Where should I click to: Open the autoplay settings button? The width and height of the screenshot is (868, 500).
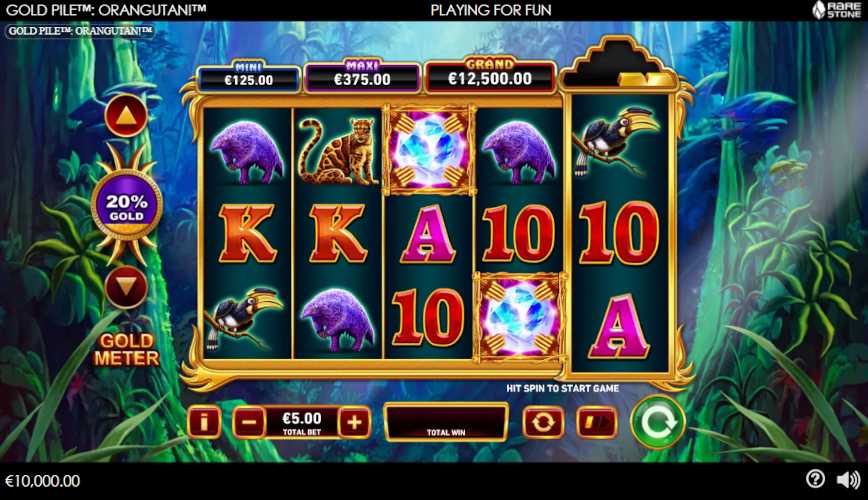(543, 422)
